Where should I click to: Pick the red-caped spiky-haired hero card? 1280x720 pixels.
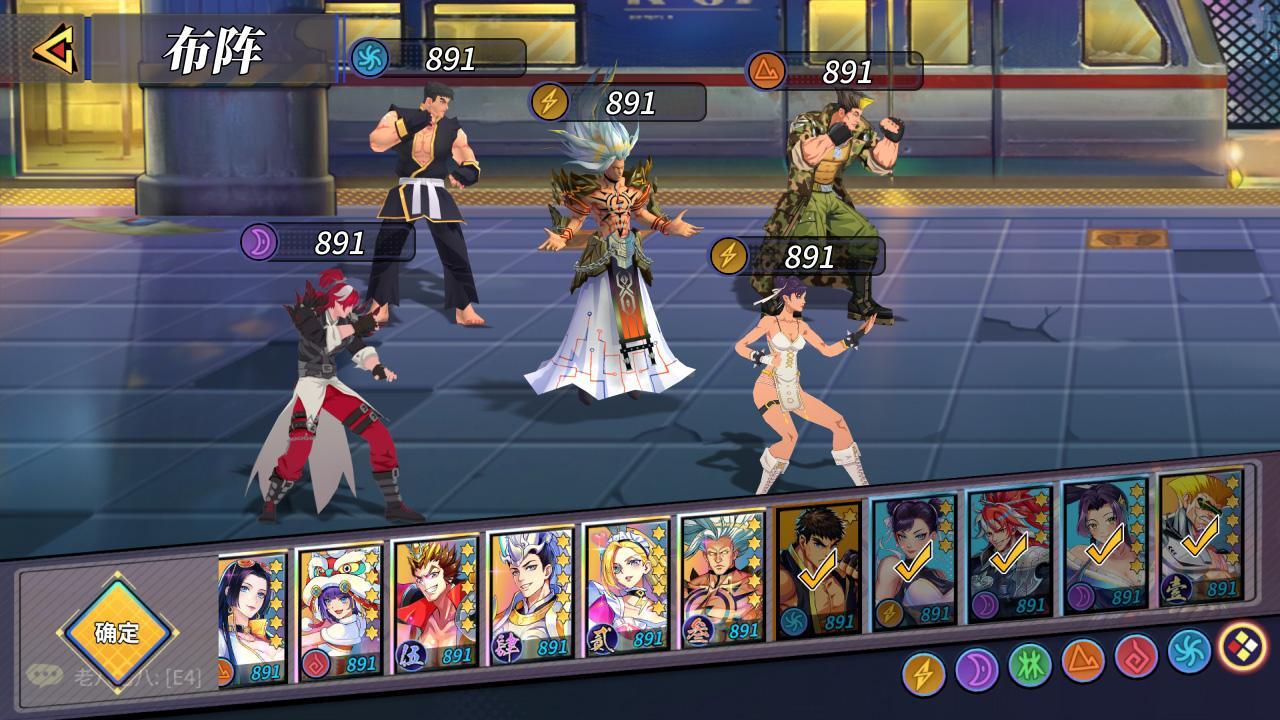click(435, 605)
